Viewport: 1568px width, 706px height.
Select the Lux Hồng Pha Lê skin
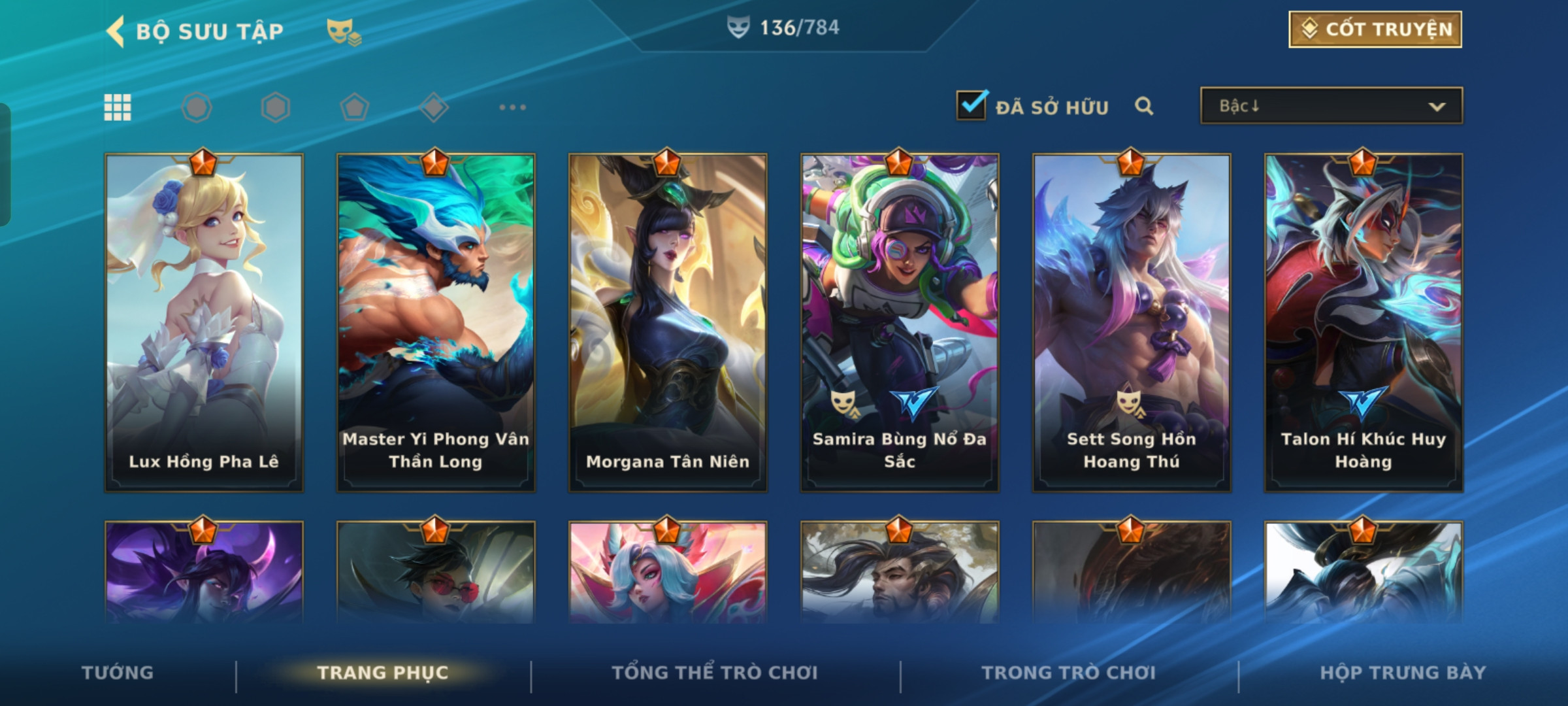click(x=204, y=322)
